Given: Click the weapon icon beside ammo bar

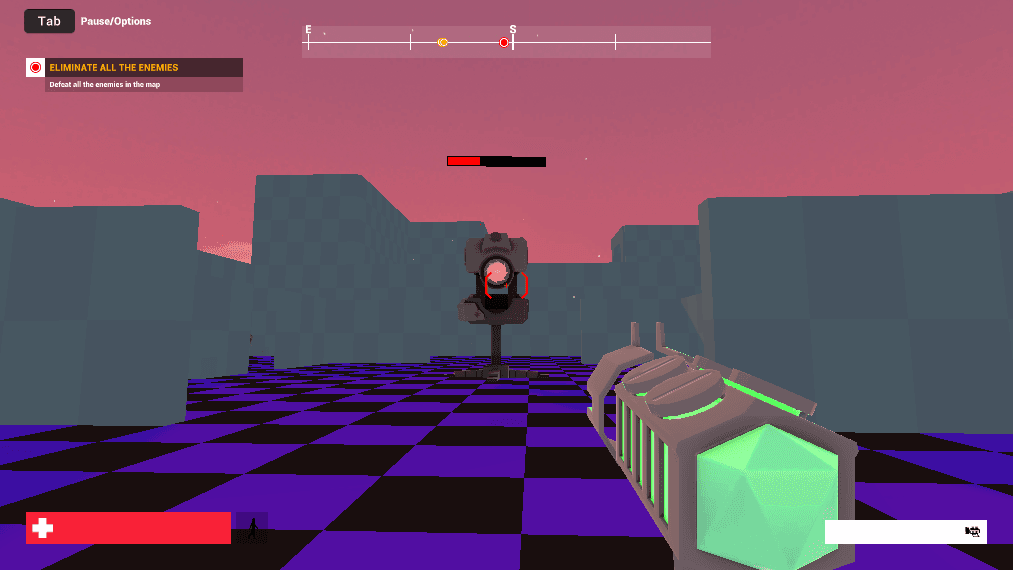Looking at the screenshot, I should pos(972,532).
